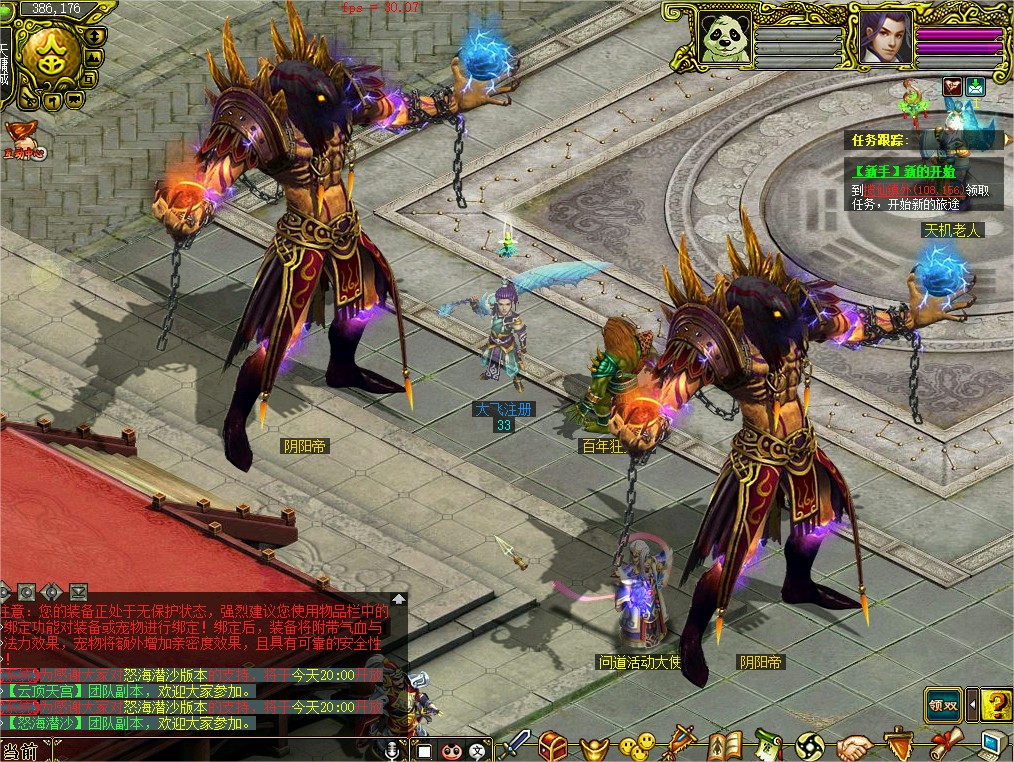Click the up-down arrow minimap button
Screen dimensions: 1014x762
point(95,36)
